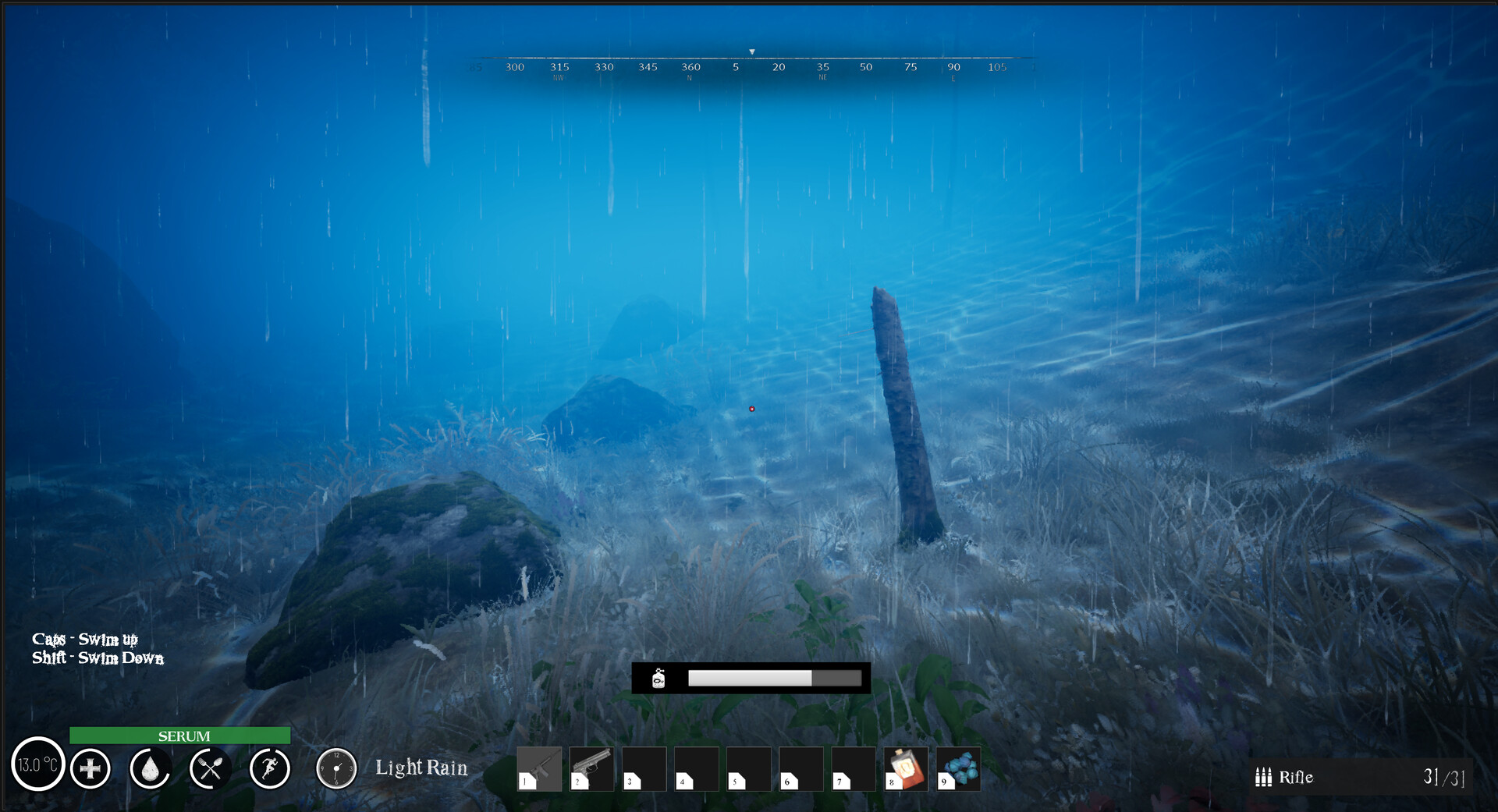This screenshot has width=1498, height=812.
Task: Select the rifle in hotbar slot 1
Action: point(539,768)
